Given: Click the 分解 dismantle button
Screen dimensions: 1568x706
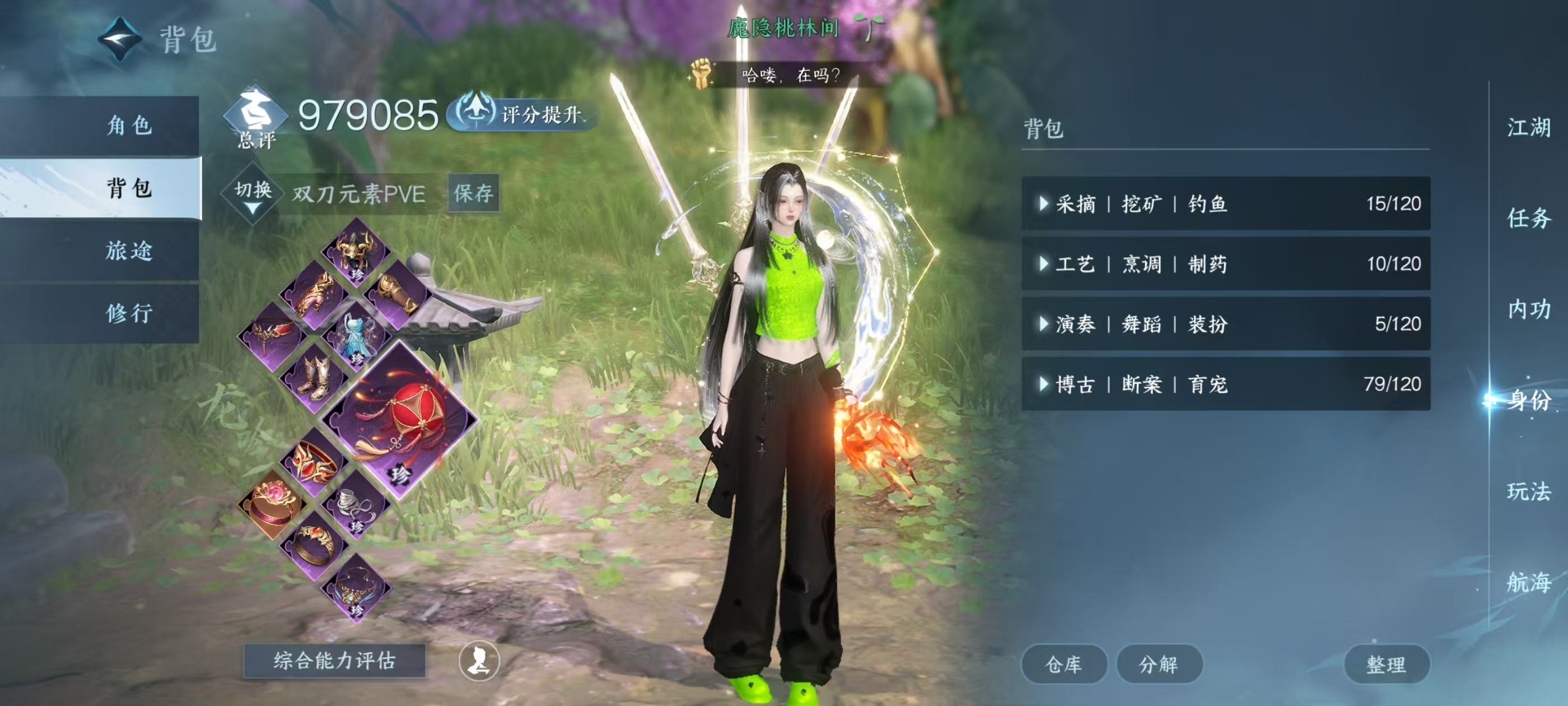Looking at the screenshot, I should (x=1158, y=664).
